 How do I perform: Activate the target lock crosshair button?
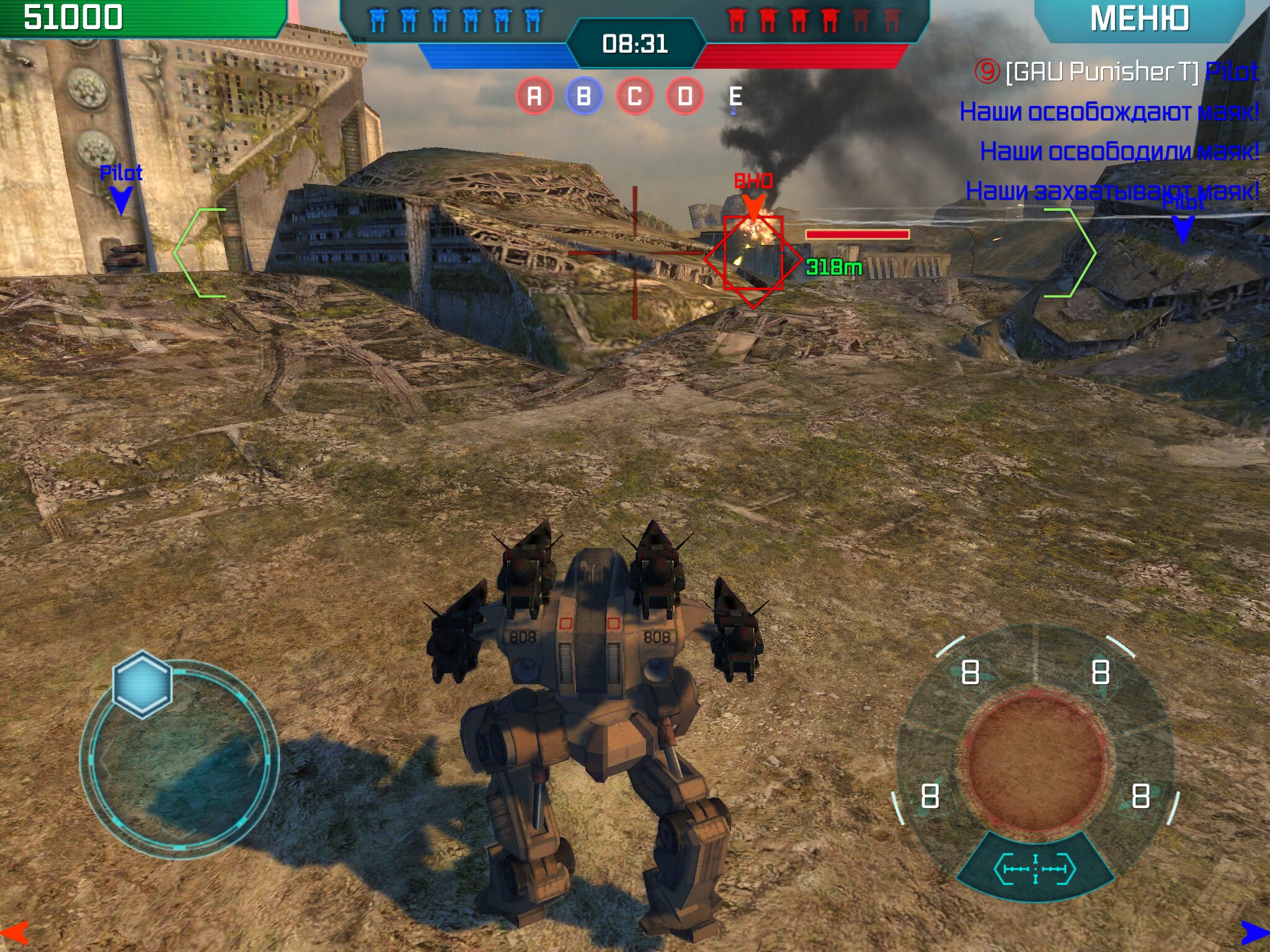point(1035,868)
